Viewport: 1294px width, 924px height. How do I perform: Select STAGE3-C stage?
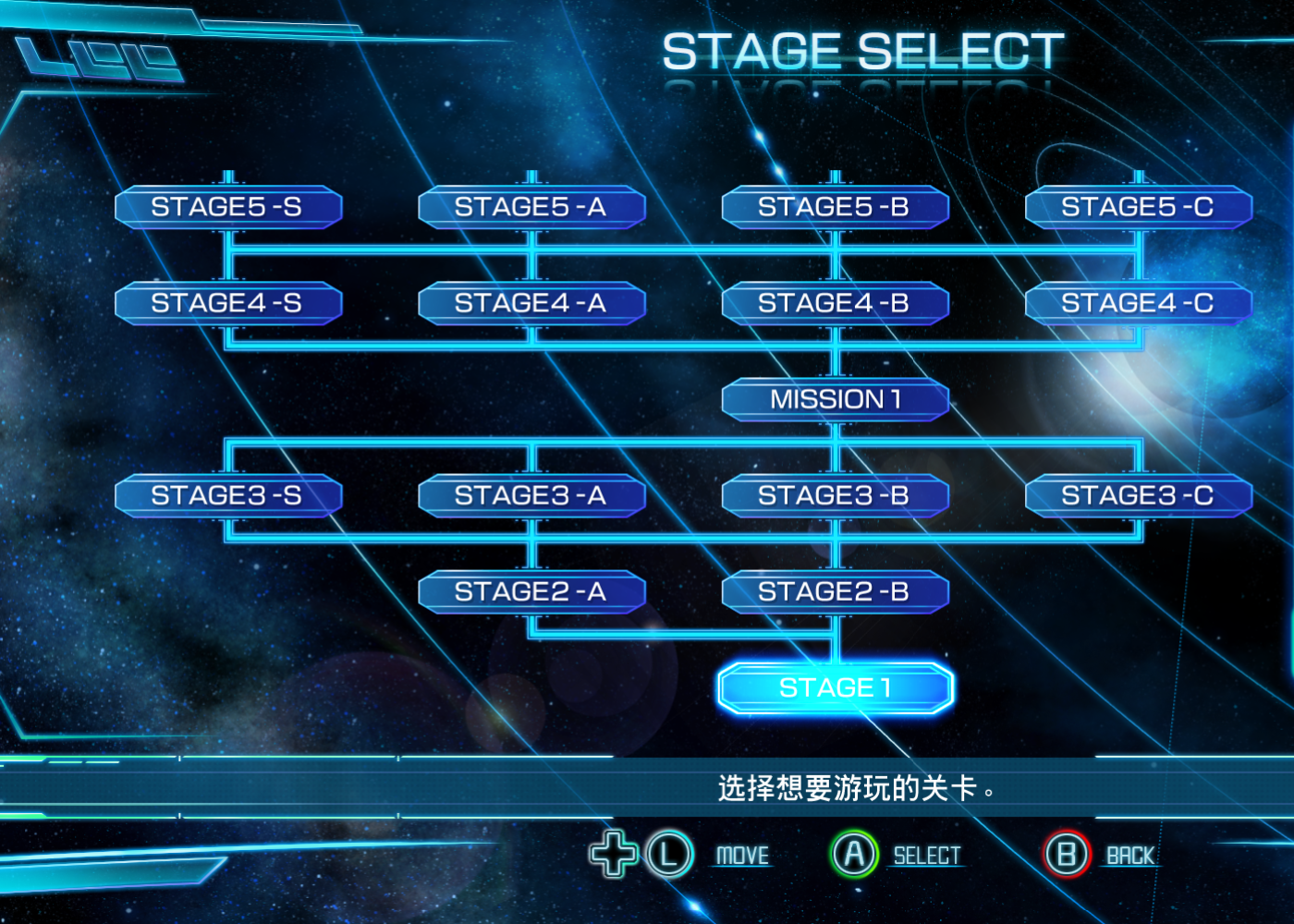click(x=1138, y=496)
